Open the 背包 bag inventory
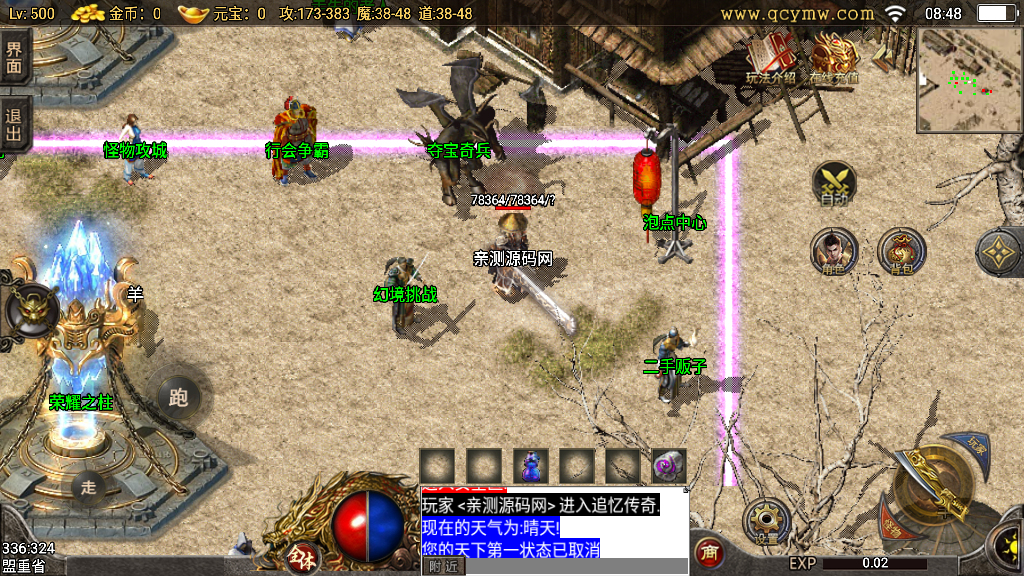 click(901, 251)
